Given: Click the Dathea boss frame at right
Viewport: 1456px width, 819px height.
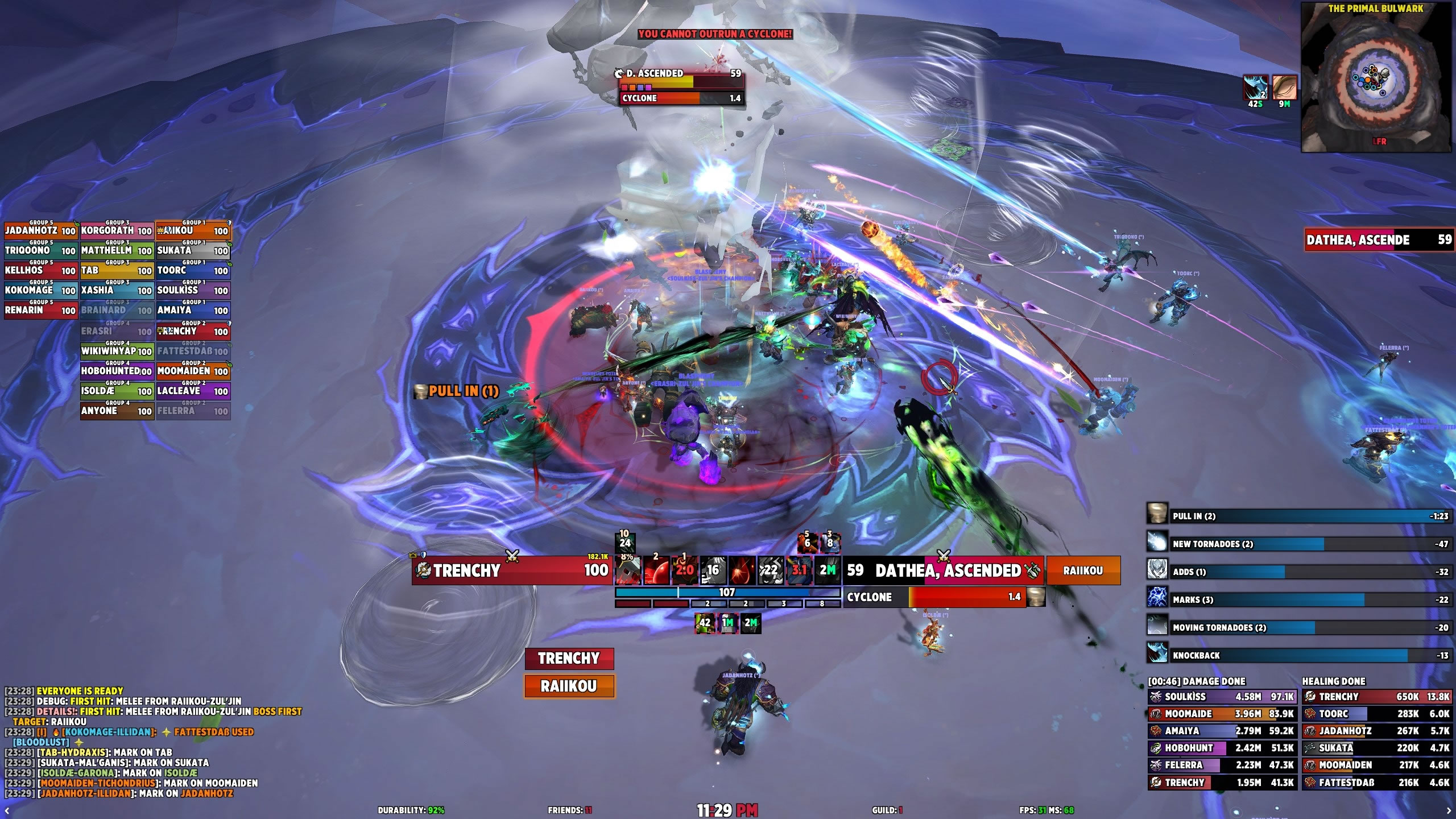Looking at the screenshot, I should 1379,240.
